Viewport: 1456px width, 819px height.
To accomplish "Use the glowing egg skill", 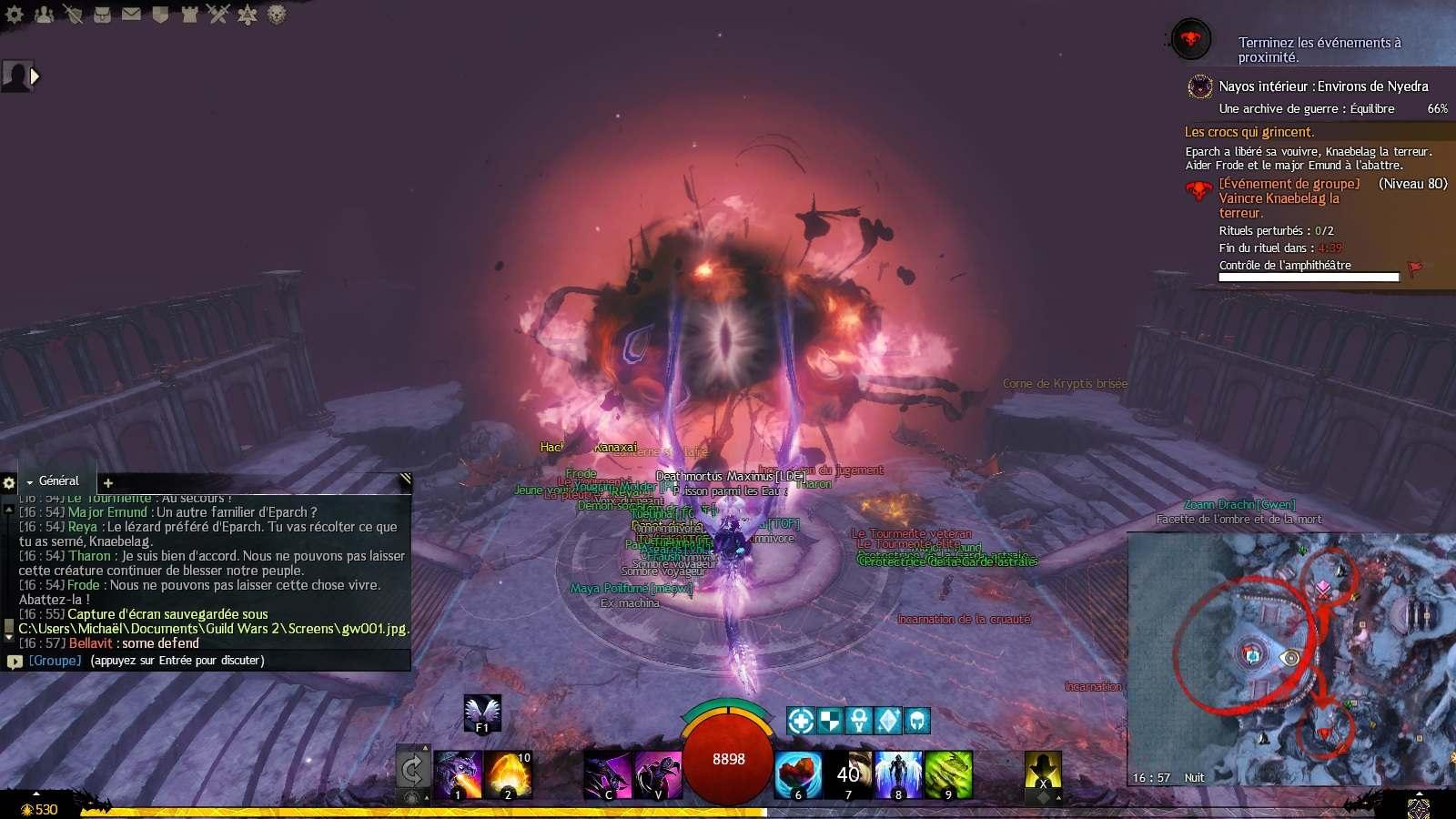I will tap(508, 775).
